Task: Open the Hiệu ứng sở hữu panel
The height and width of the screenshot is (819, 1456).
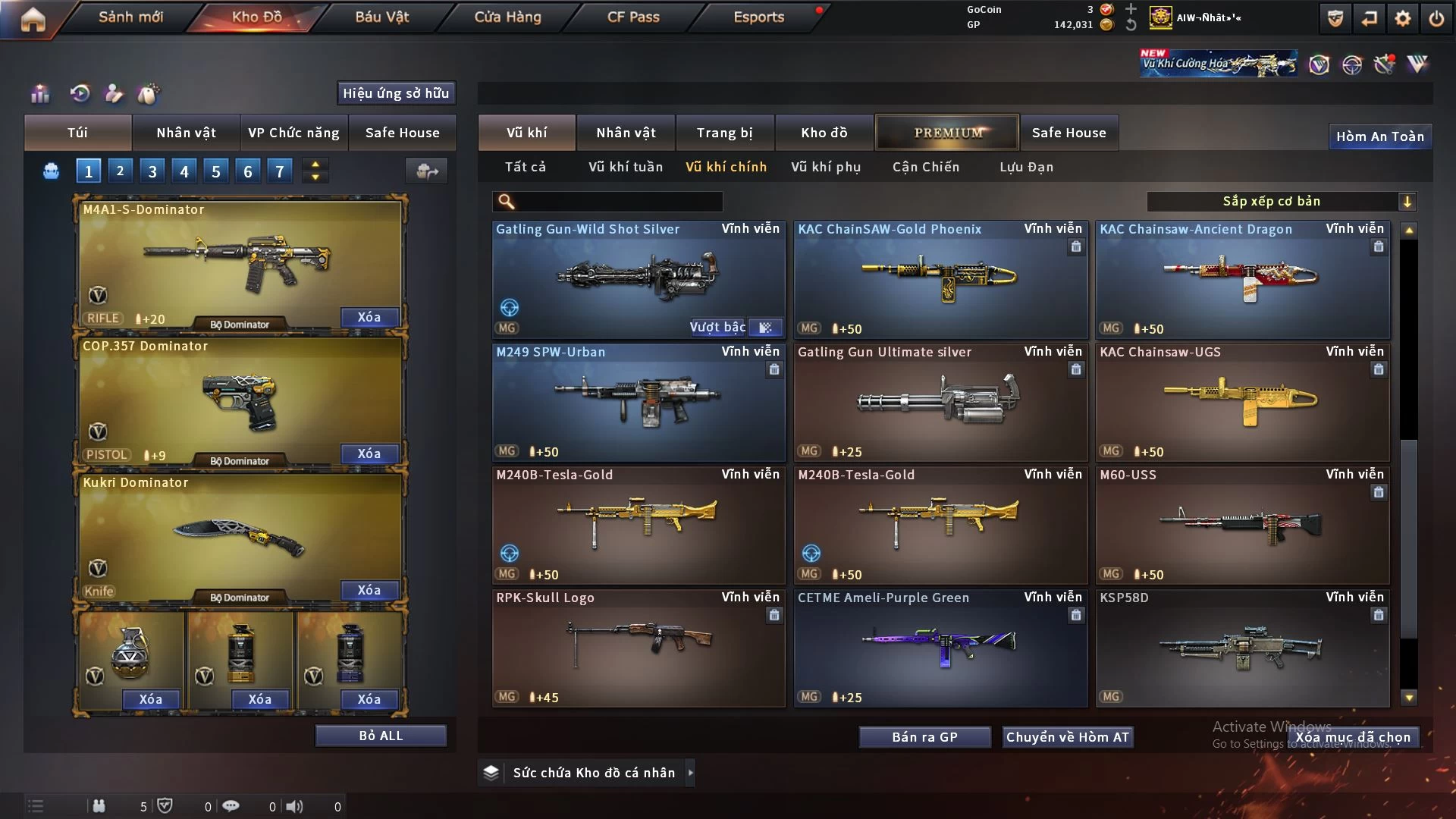Action: (x=396, y=93)
